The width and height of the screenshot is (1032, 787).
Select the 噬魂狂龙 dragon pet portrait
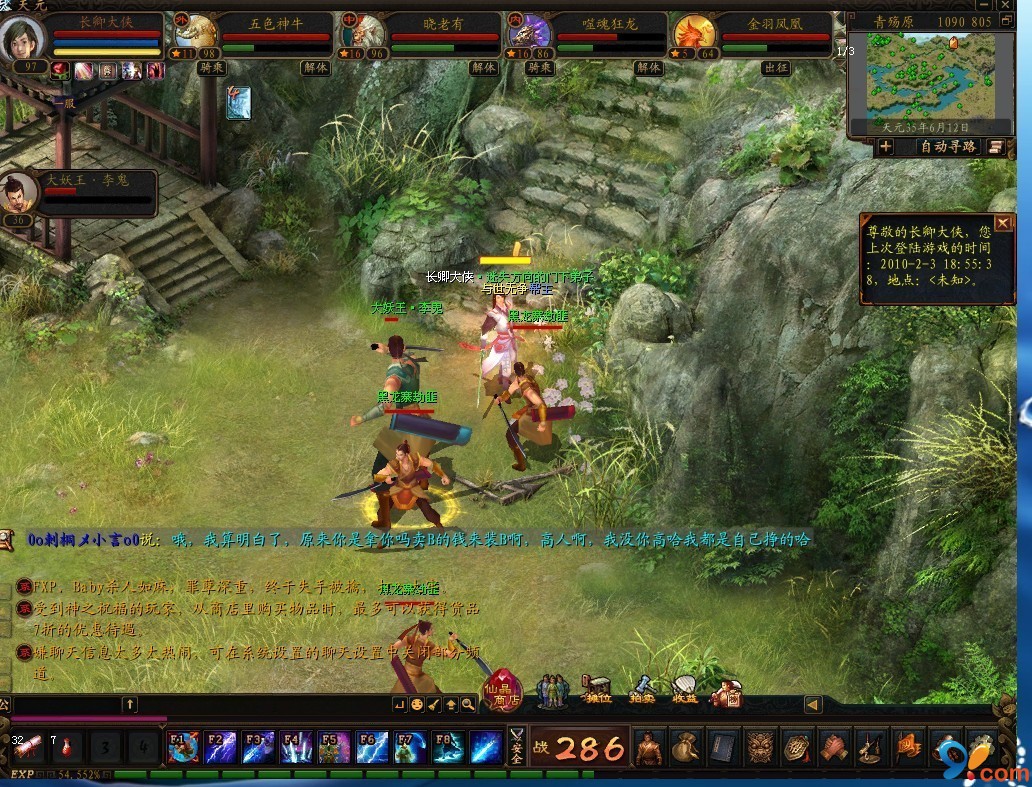click(528, 35)
